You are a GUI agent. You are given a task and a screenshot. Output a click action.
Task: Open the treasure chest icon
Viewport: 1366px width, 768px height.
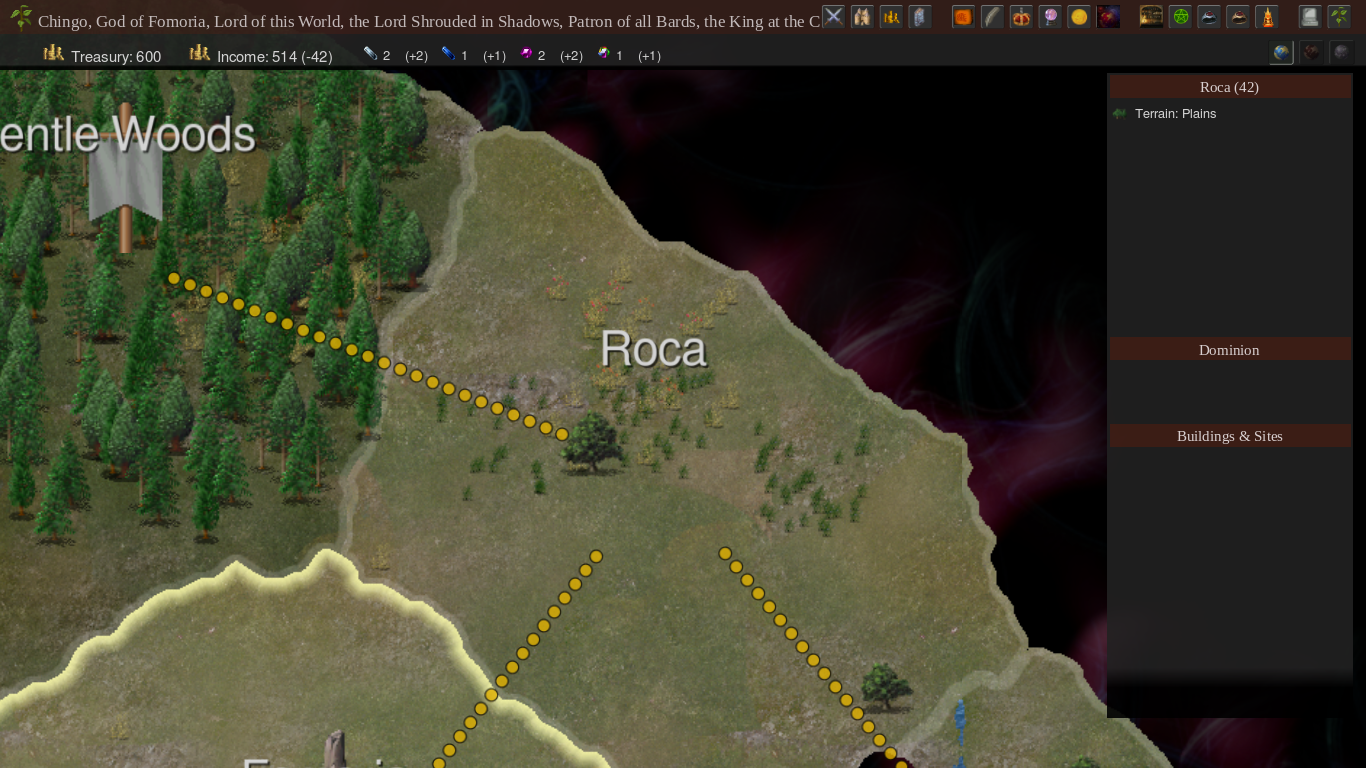(1151, 16)
